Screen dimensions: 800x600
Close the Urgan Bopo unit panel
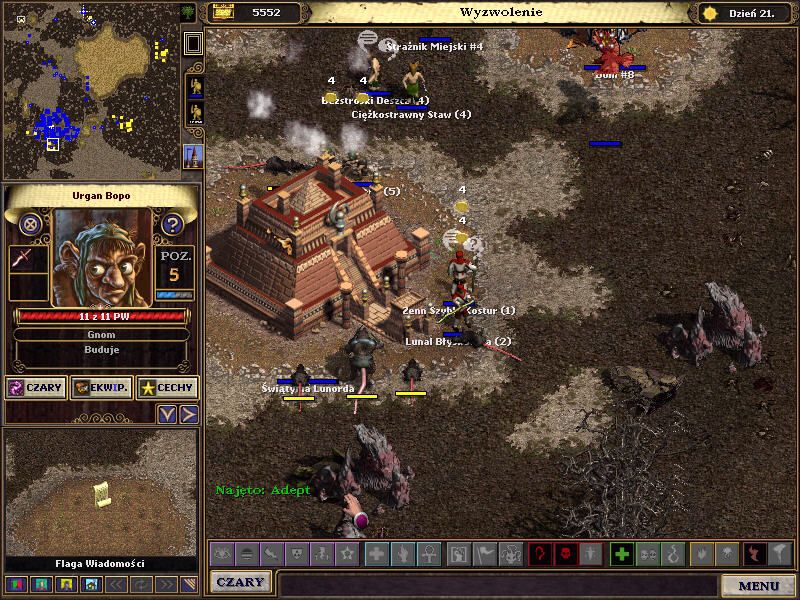[31, 224]
